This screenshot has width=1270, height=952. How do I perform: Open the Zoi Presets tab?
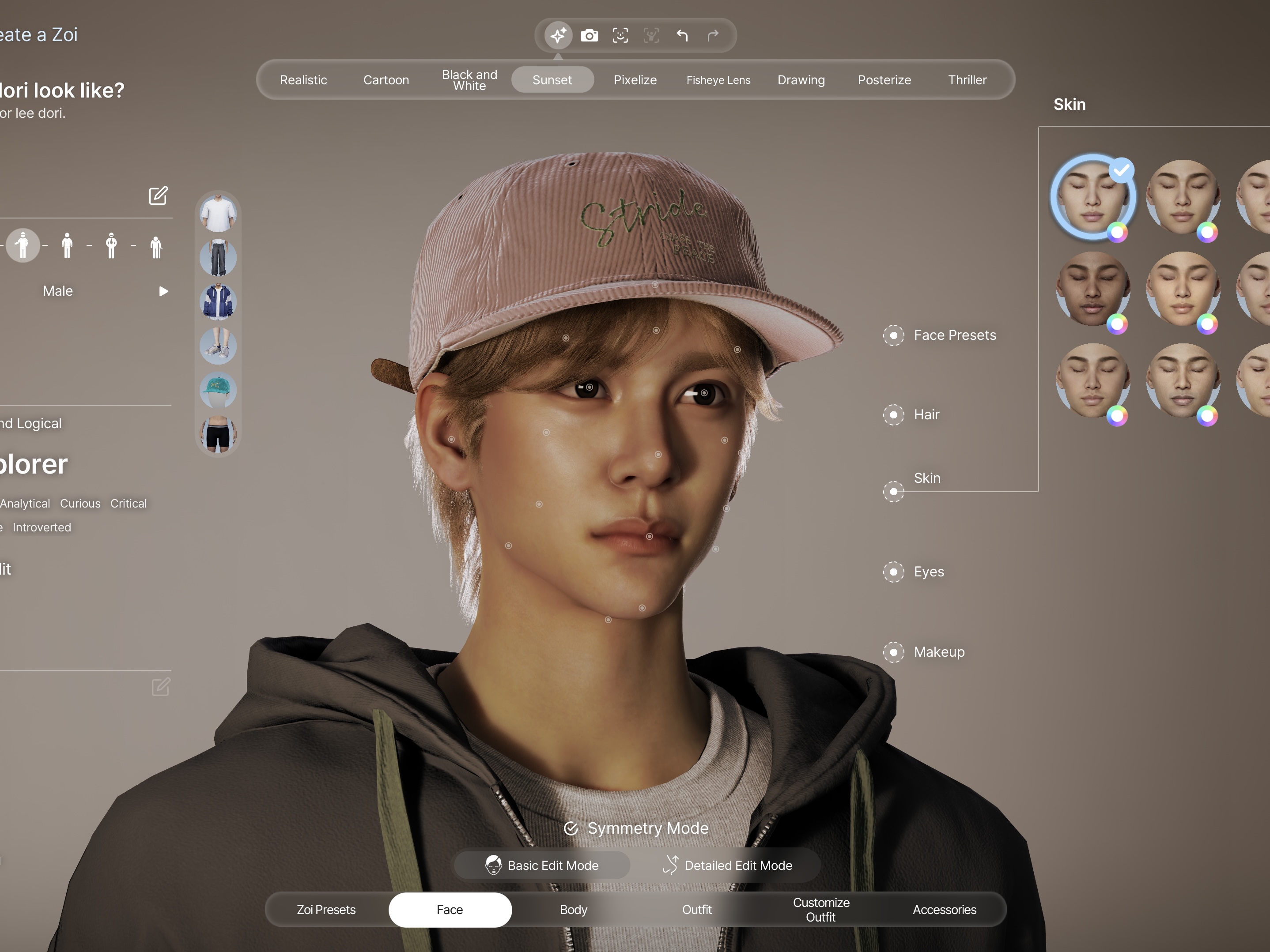click(325, 910)
